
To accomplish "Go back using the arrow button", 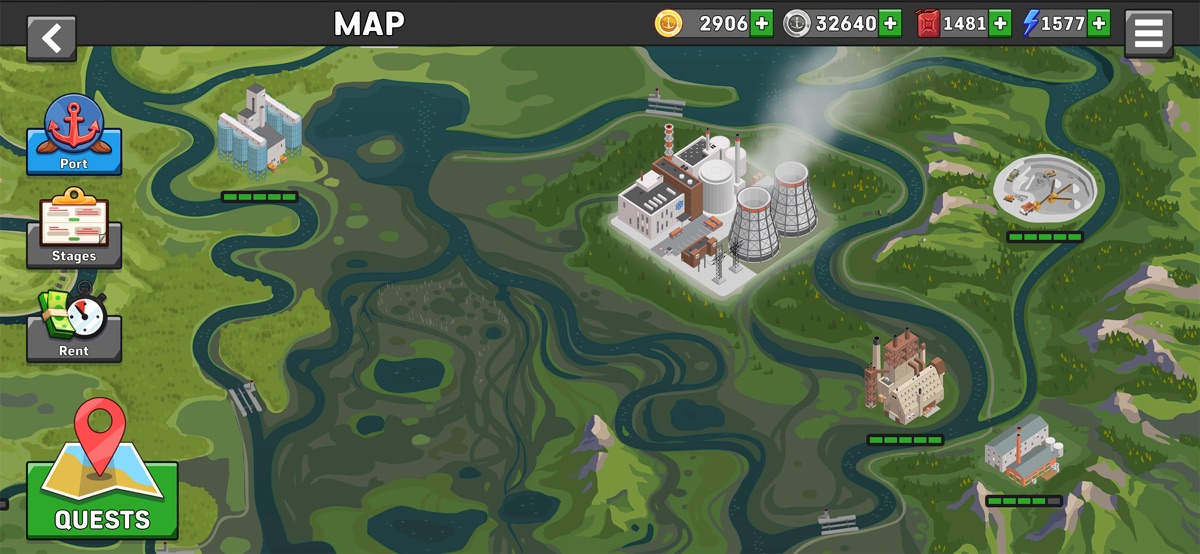I will pyautogui.click(x=51, y=38).
